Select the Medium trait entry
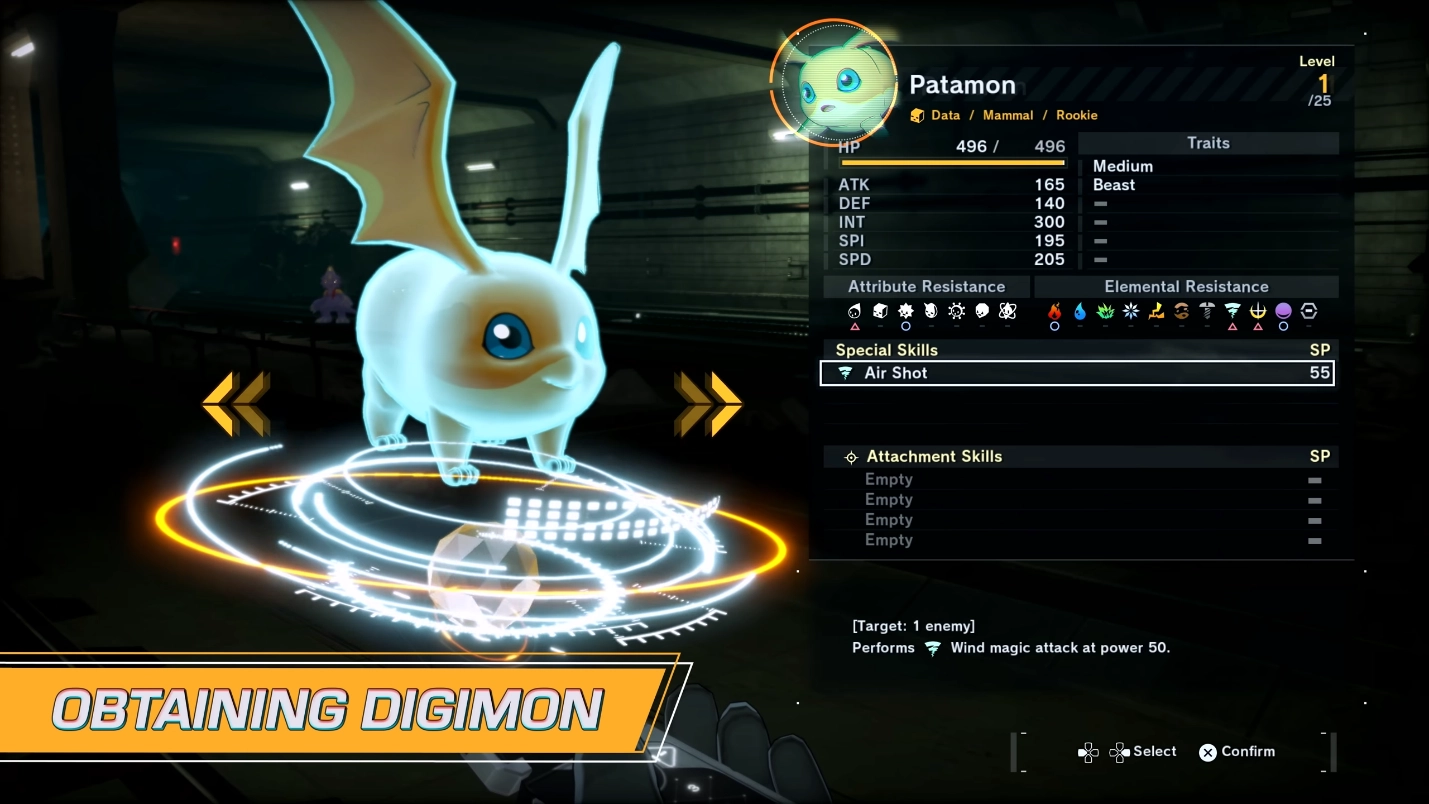This screenshot has width=1429, height=804. click(1123, 166)
